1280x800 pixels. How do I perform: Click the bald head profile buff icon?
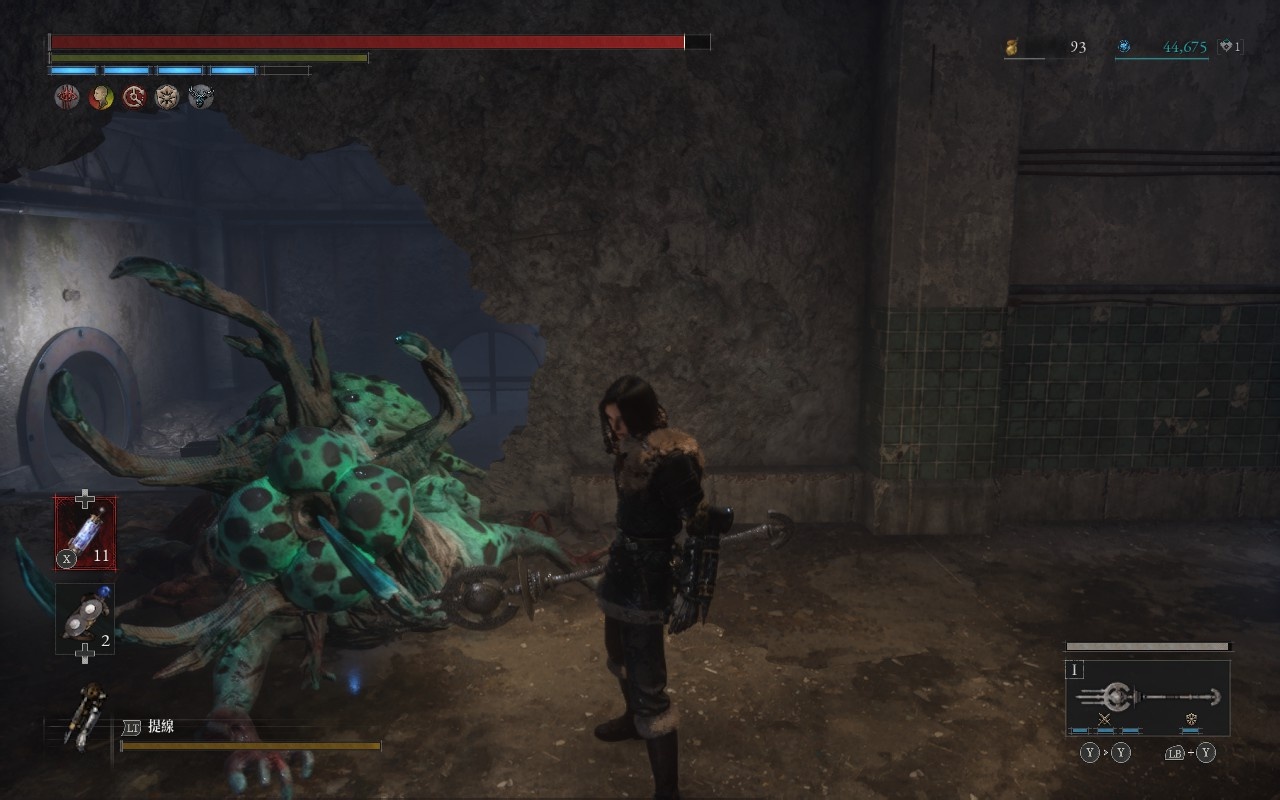(101, 97)
